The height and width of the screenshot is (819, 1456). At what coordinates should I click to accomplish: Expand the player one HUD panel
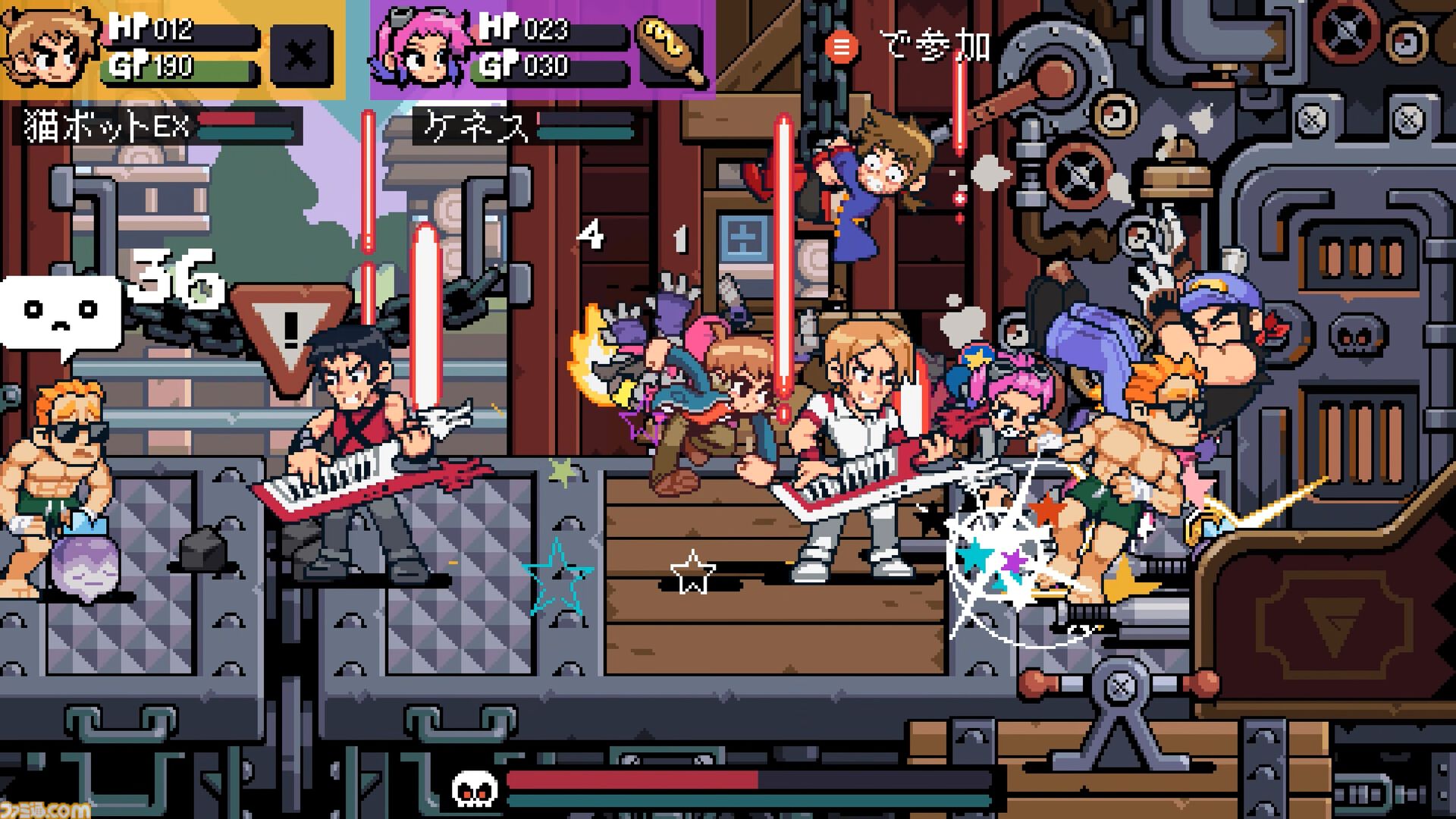(174, 47)
